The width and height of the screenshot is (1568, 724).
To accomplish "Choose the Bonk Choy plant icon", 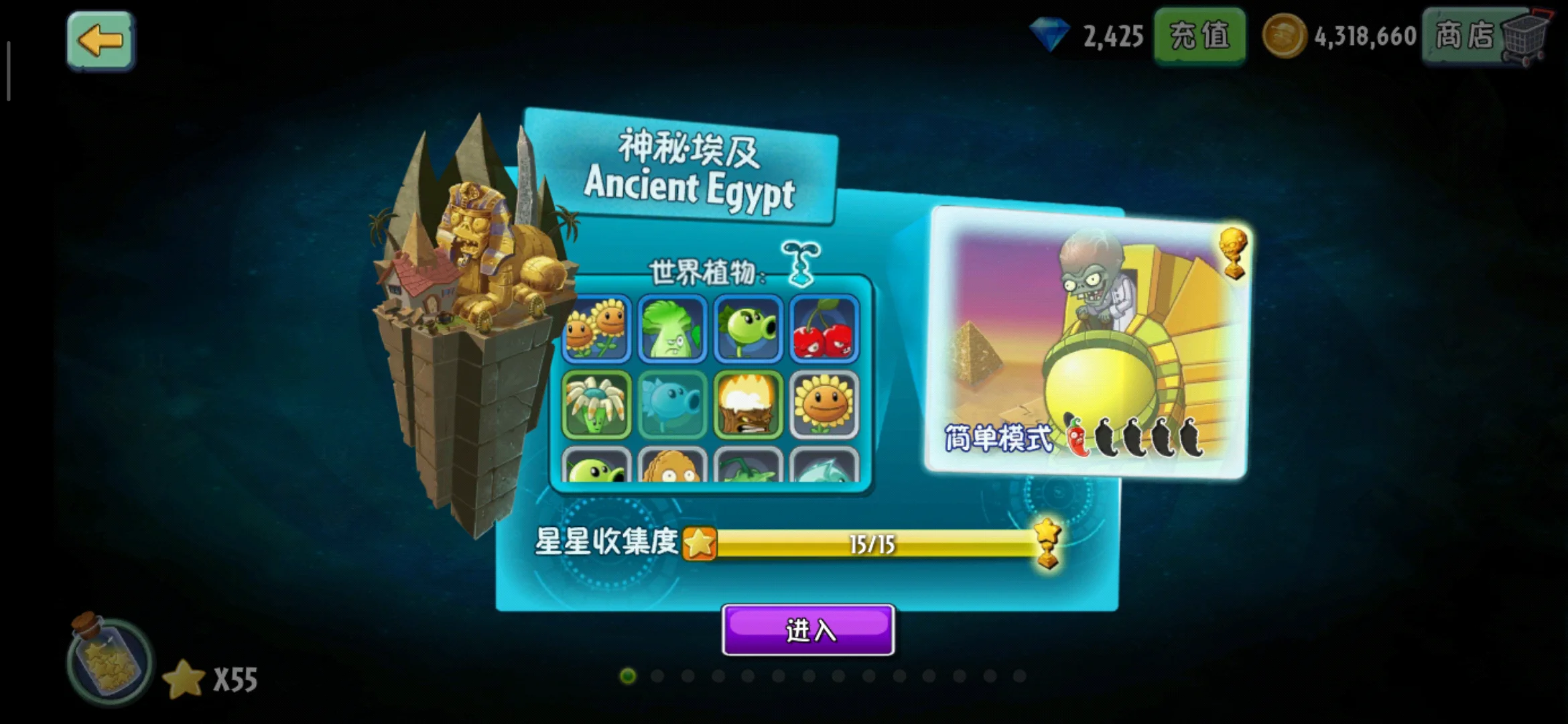I will click(x=672, y=328).
